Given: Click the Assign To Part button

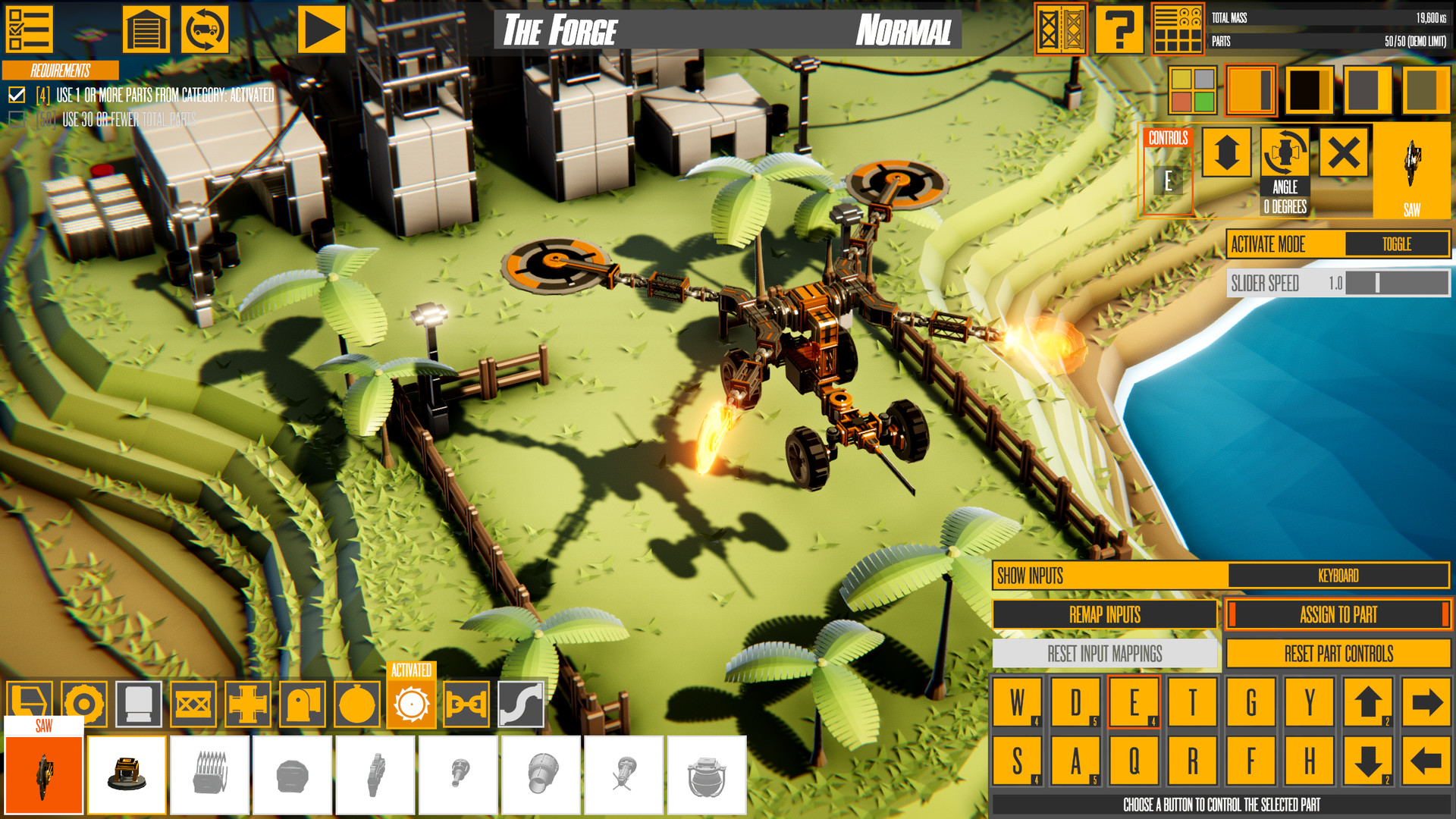Looking at the screenshot, I should (x=1338, y=615).
